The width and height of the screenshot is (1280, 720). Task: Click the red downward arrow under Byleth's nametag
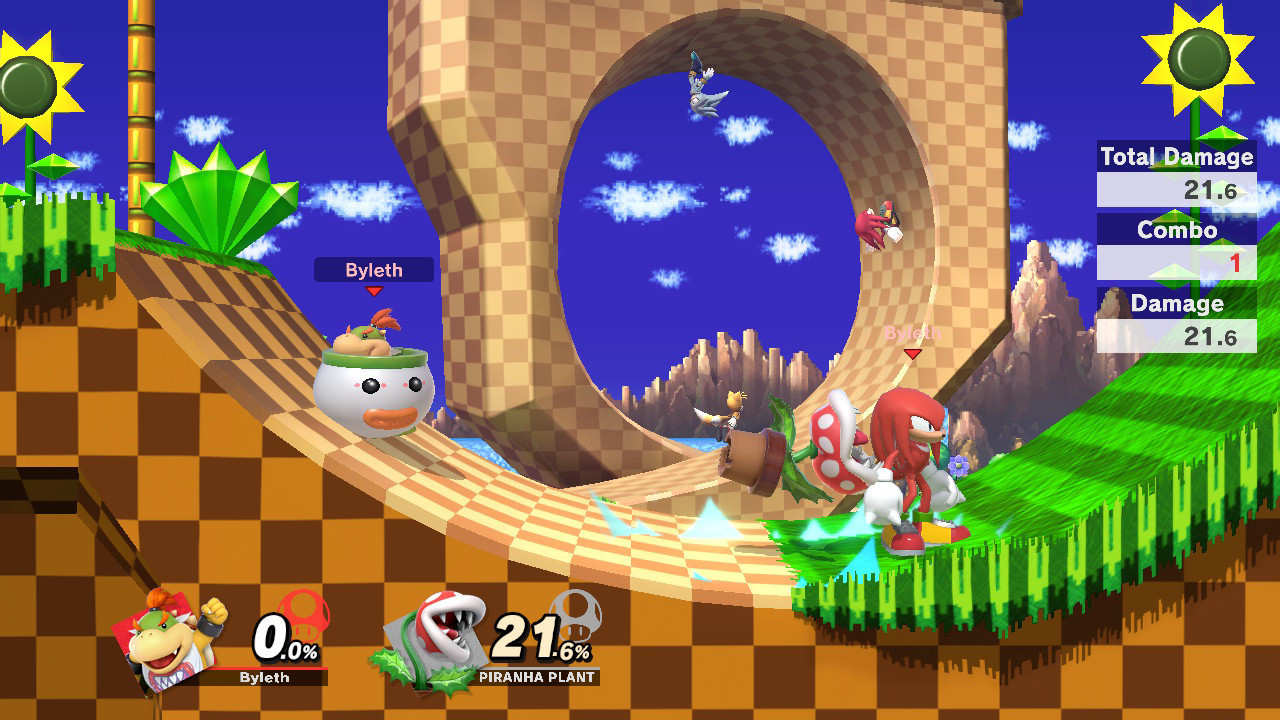click(374, 289)
